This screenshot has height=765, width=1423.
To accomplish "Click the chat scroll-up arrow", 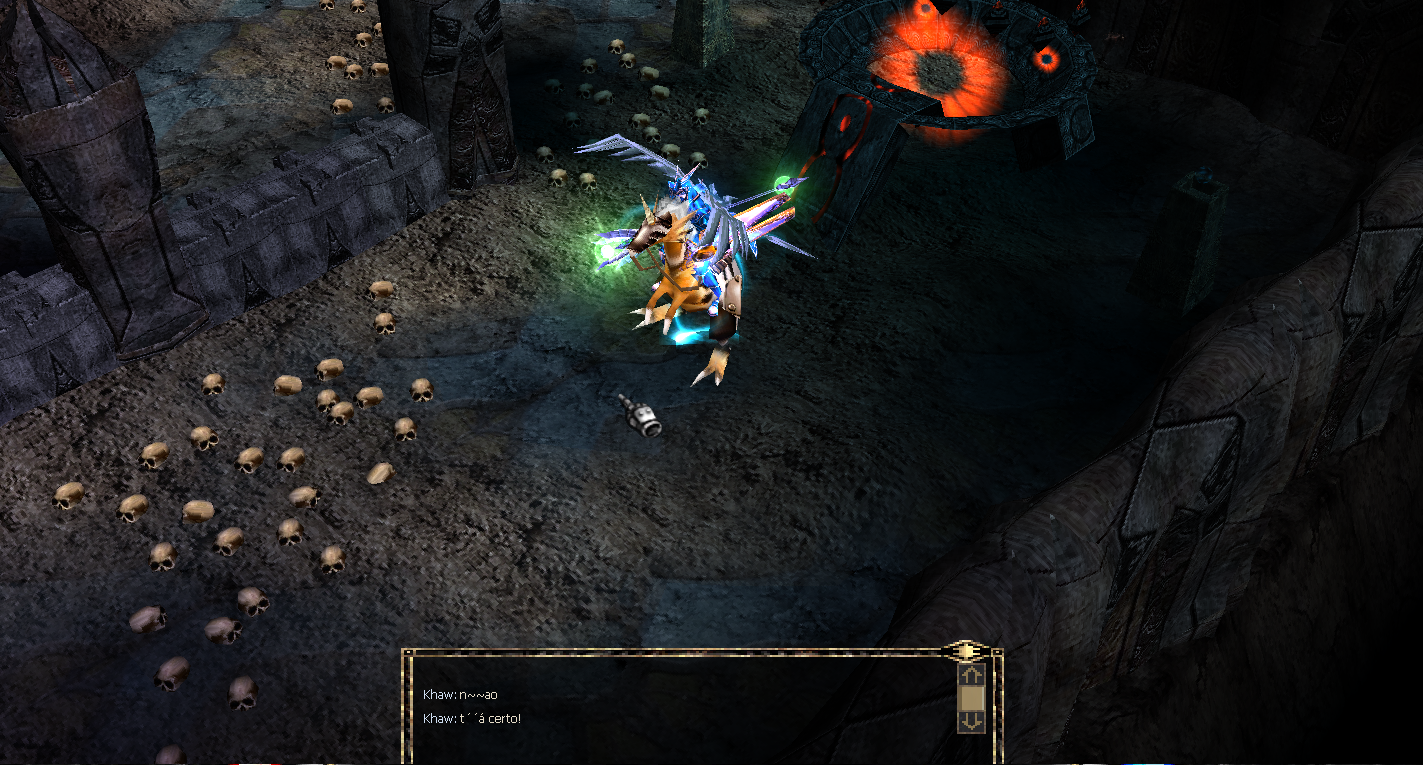I will (x=971, y=675).
